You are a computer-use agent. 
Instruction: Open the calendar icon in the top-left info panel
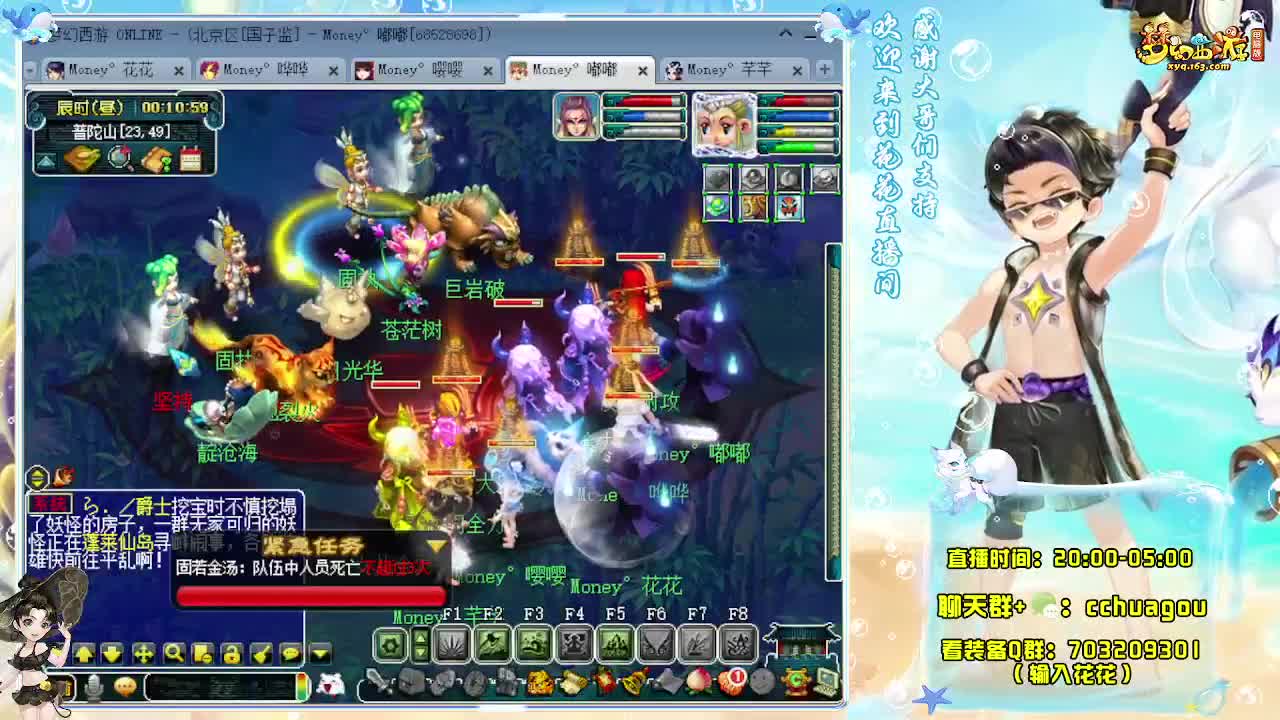(191, 159)
